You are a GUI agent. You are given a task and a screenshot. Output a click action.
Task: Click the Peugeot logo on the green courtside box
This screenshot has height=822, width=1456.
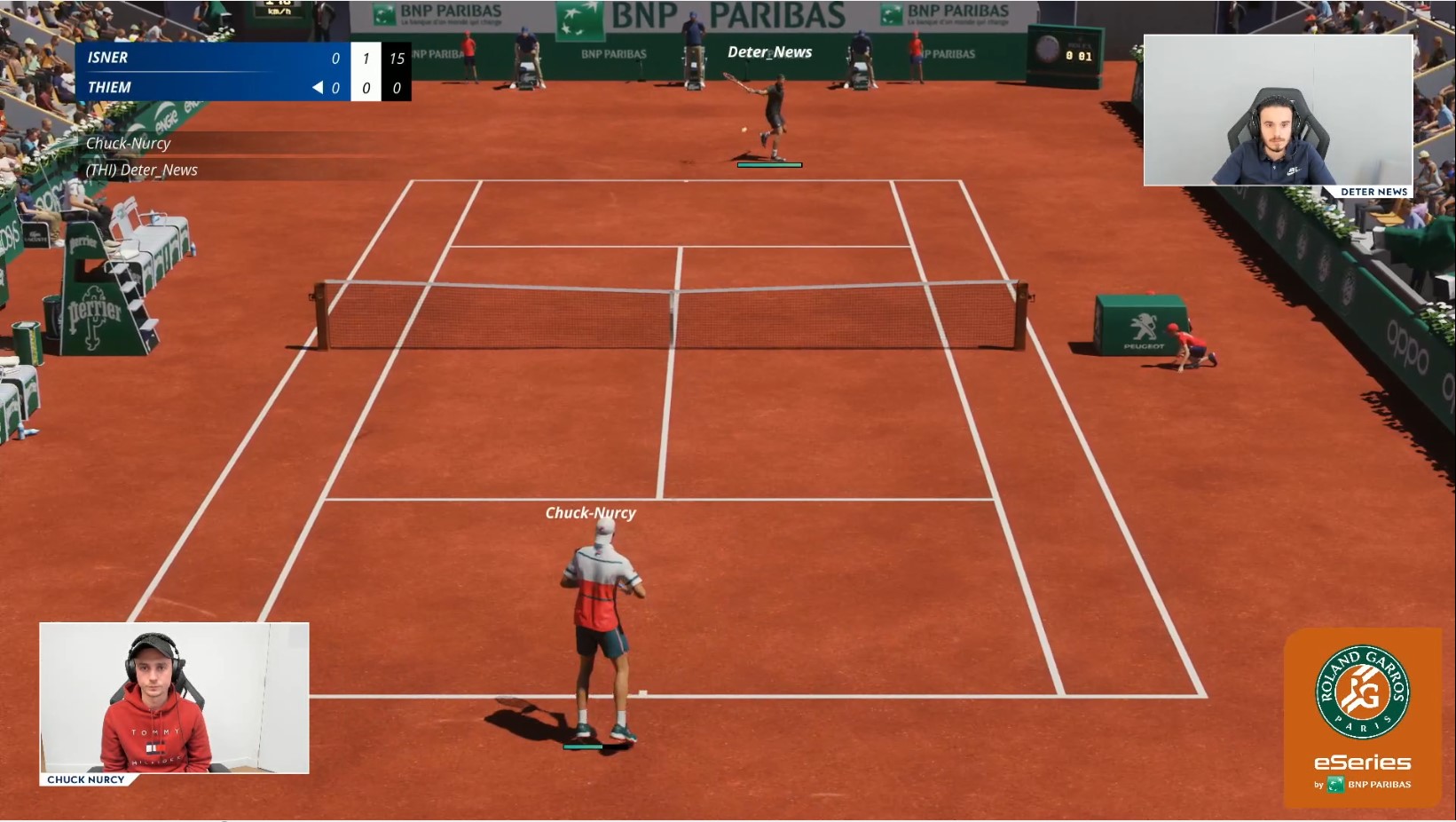[1145, 328]
